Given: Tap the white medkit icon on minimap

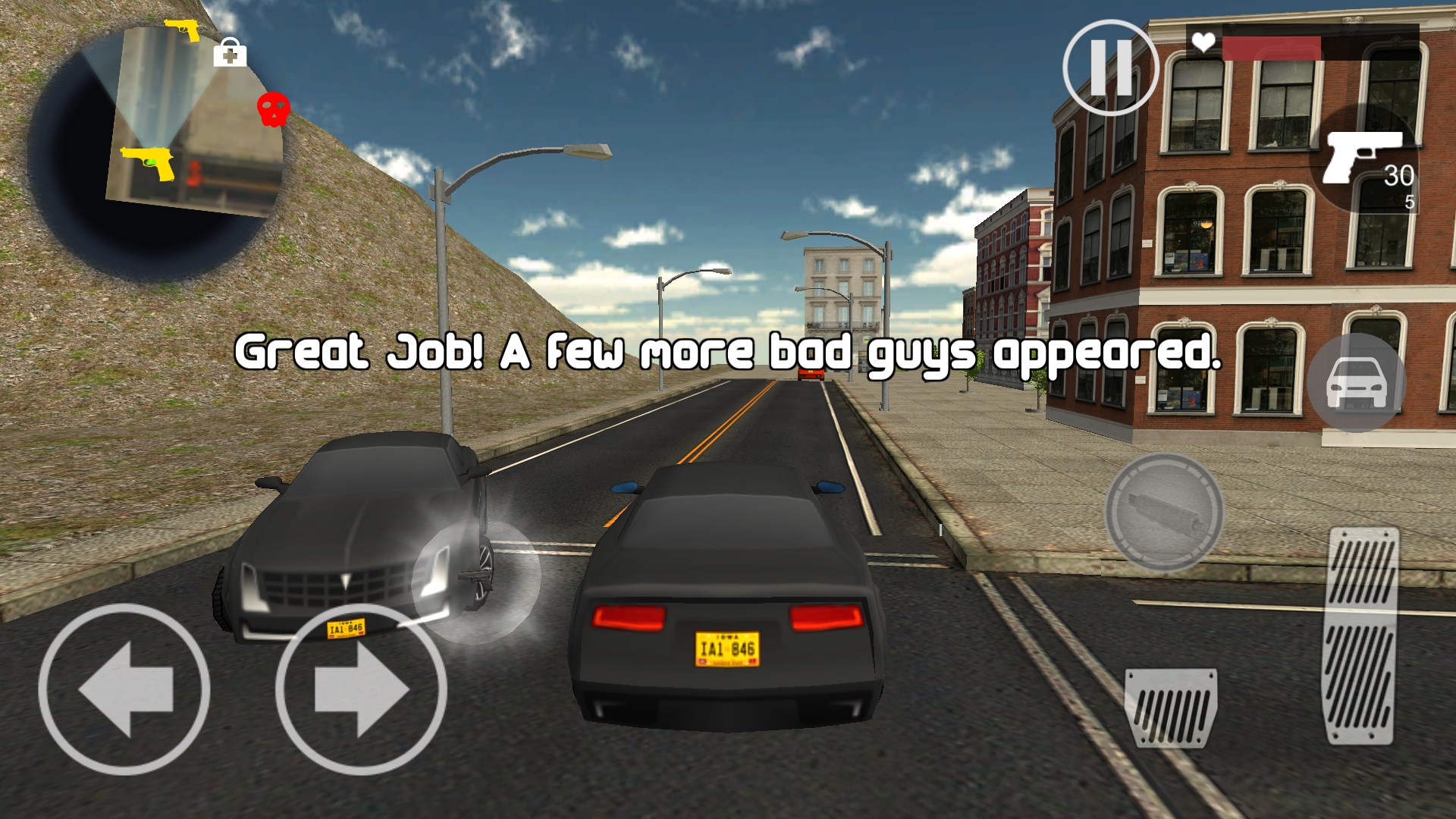Looking at the screenshot, I should click(232, 55).
